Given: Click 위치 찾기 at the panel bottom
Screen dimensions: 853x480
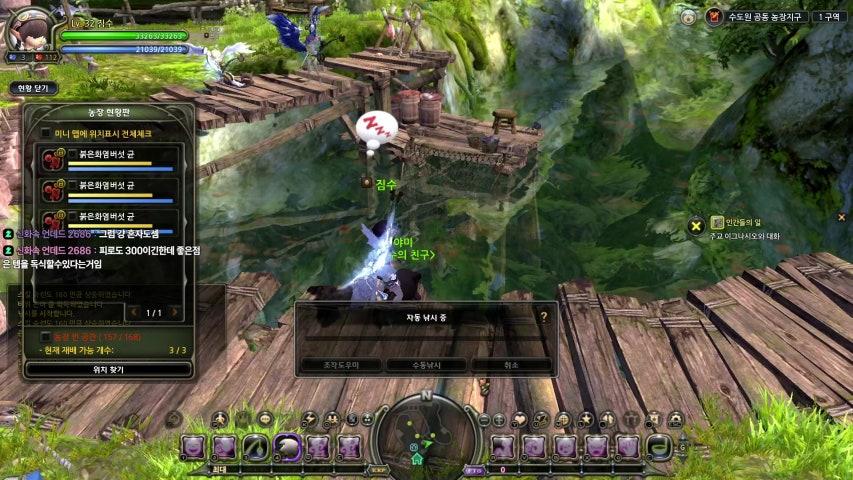Looking at the screenshot, I should (x=108, y=369).
